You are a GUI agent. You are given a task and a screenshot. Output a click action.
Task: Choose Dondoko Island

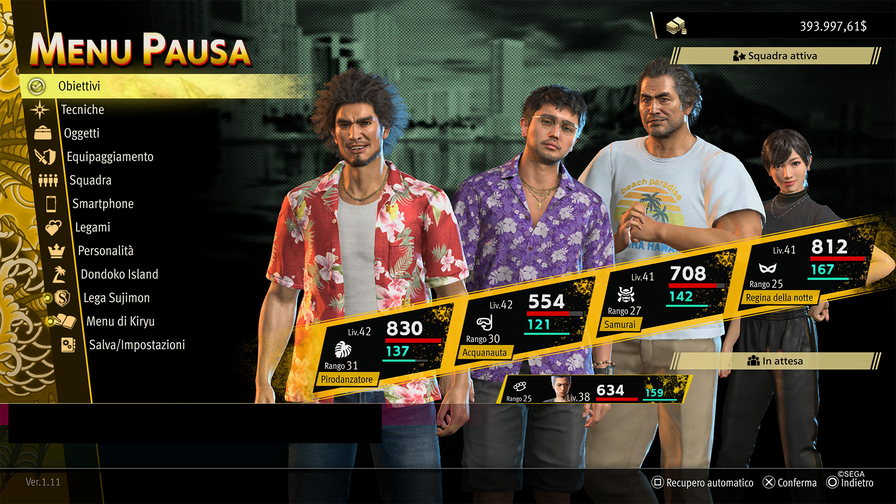click(119, 274)
